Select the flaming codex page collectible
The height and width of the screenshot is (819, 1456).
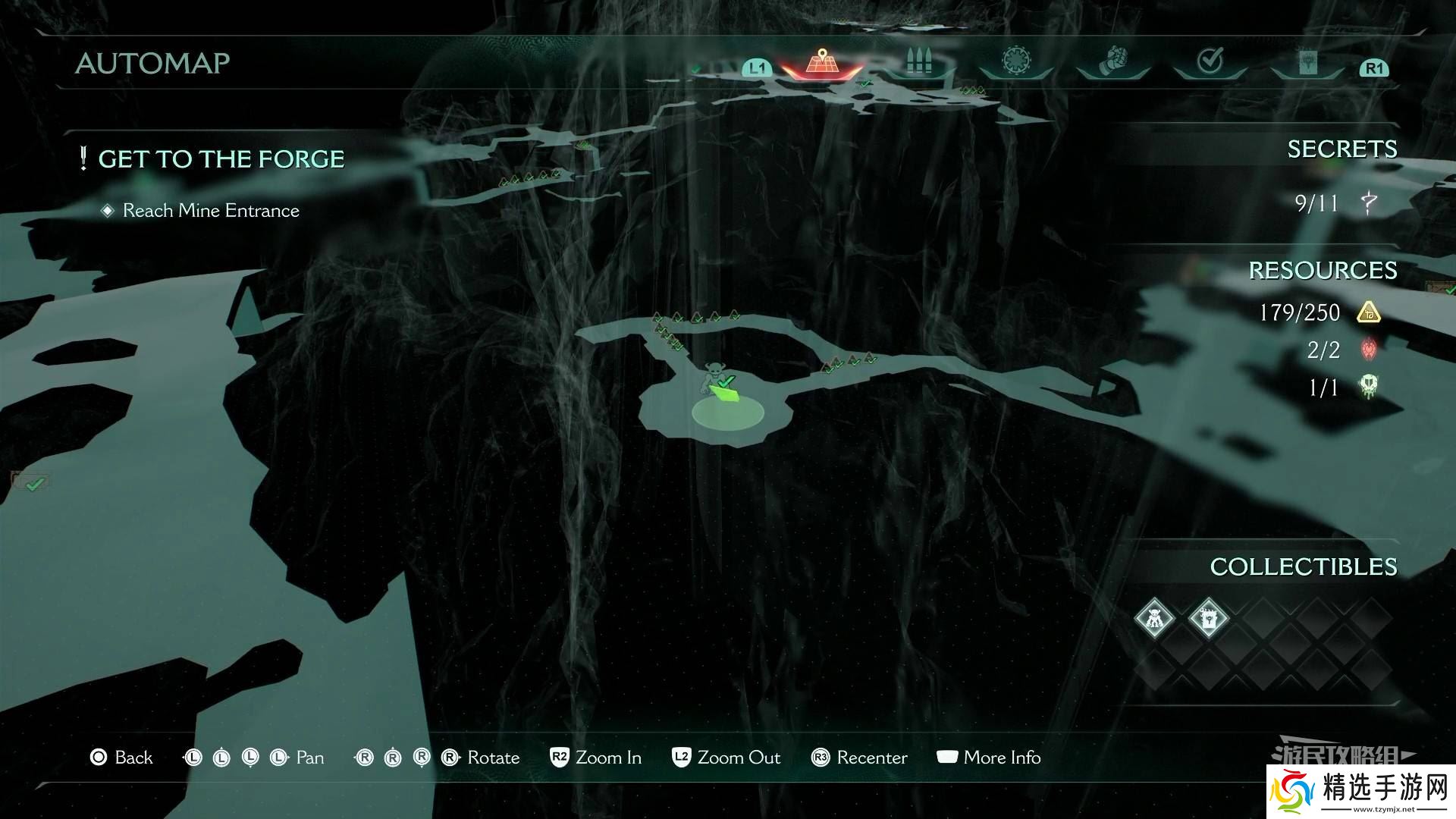pos(1208,618)
